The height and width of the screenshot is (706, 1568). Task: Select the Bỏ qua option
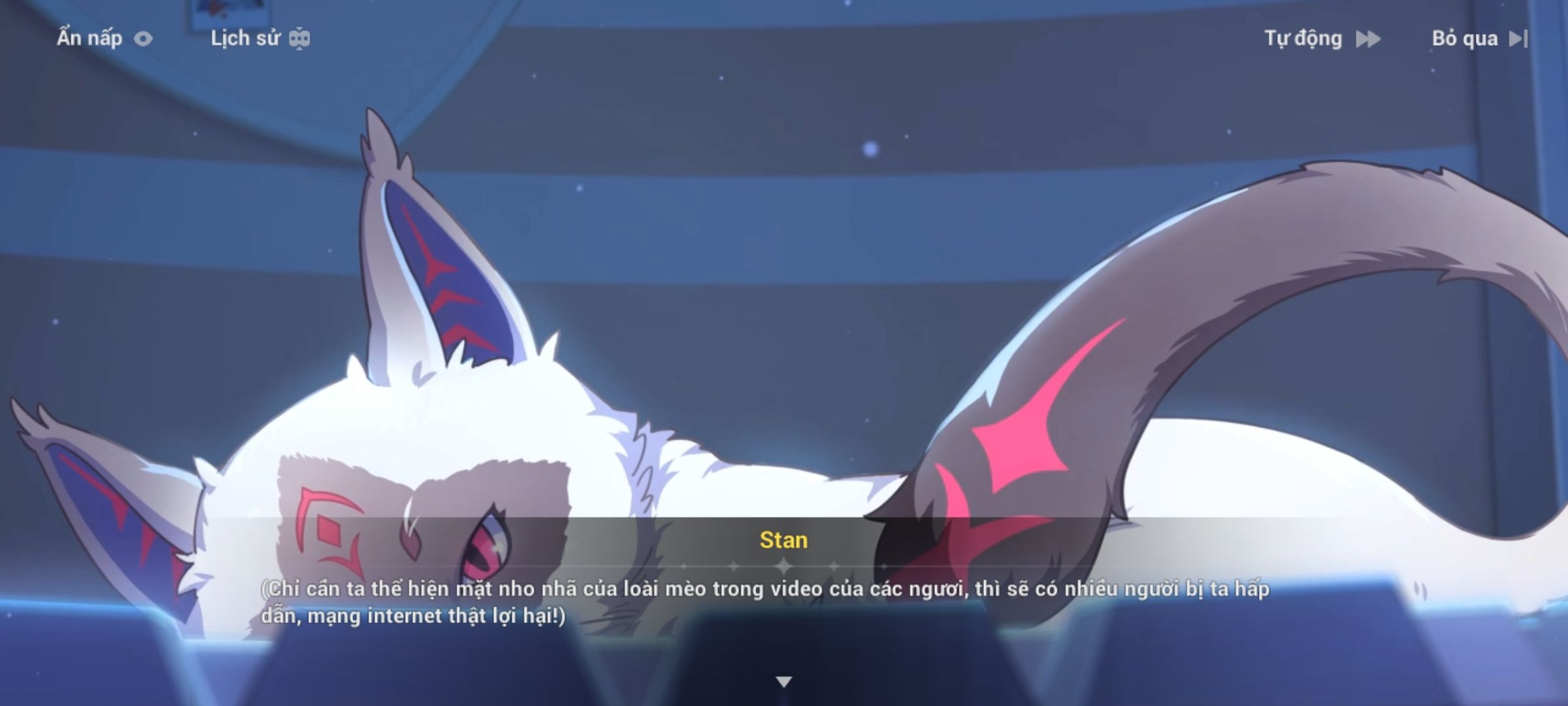coord(1465,38)
